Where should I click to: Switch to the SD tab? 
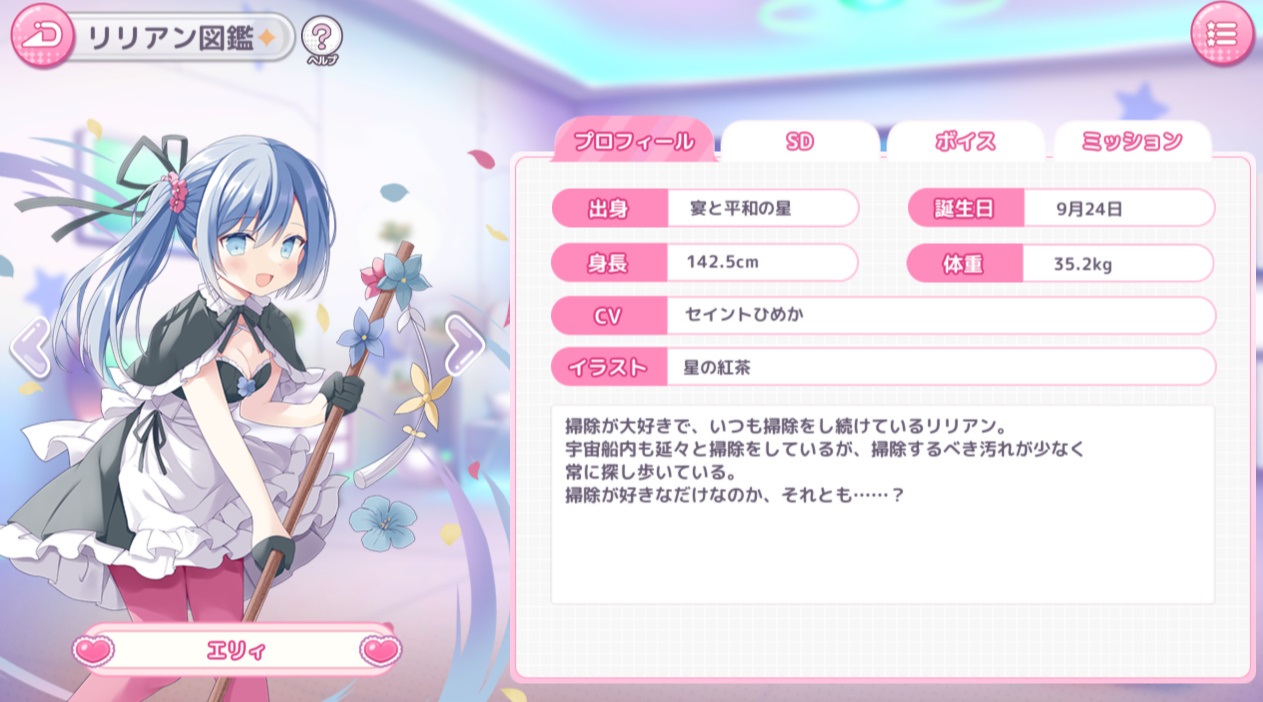(x=799, y=142)
